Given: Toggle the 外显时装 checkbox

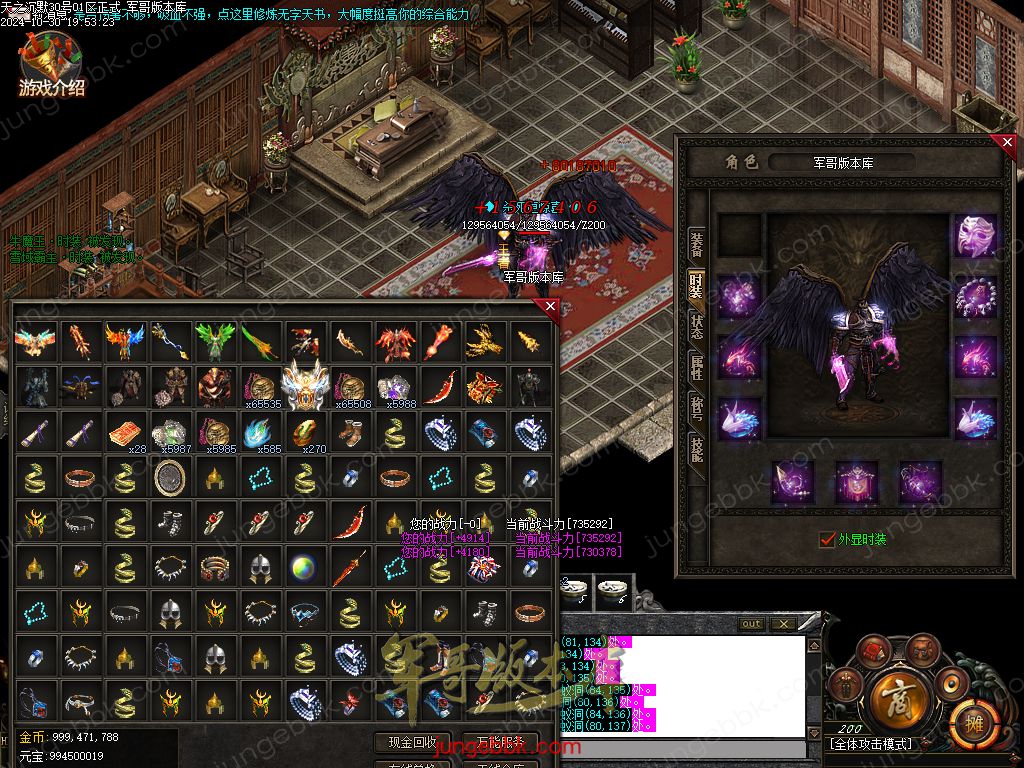Looking at the screenshot, I should [827, 539].
